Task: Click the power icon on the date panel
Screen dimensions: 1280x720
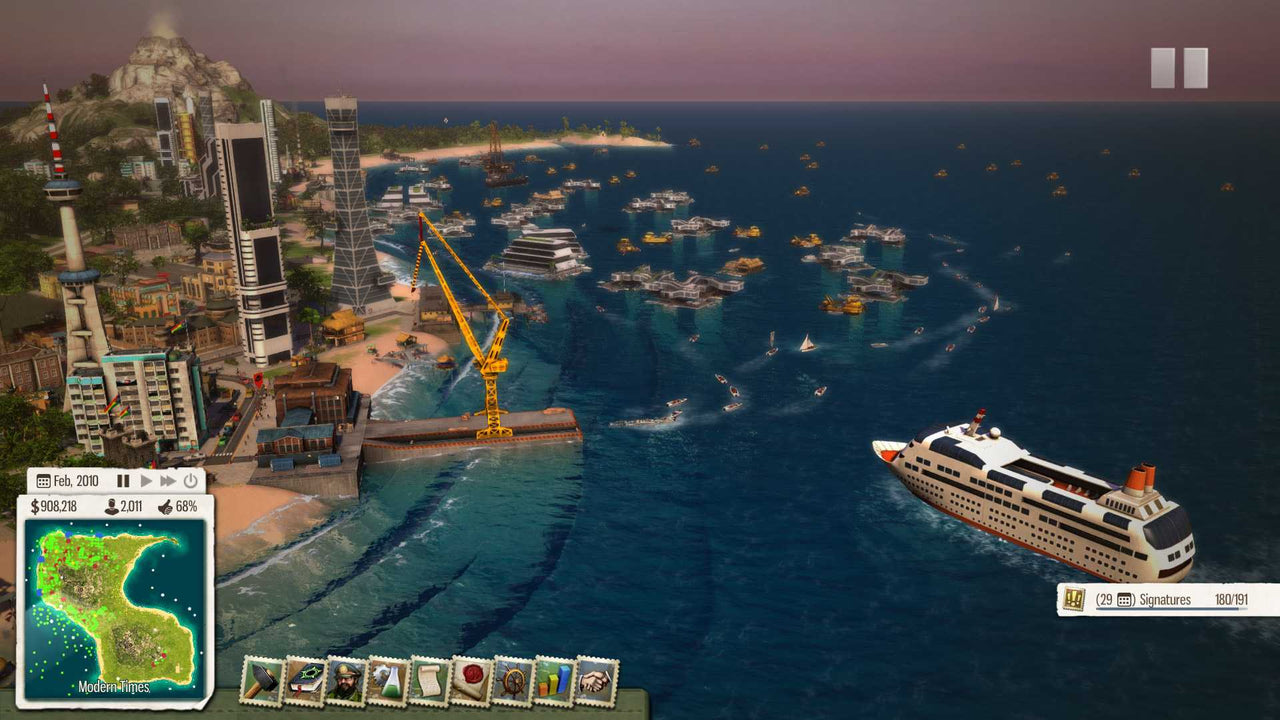Action: click(x=190, y=482)
